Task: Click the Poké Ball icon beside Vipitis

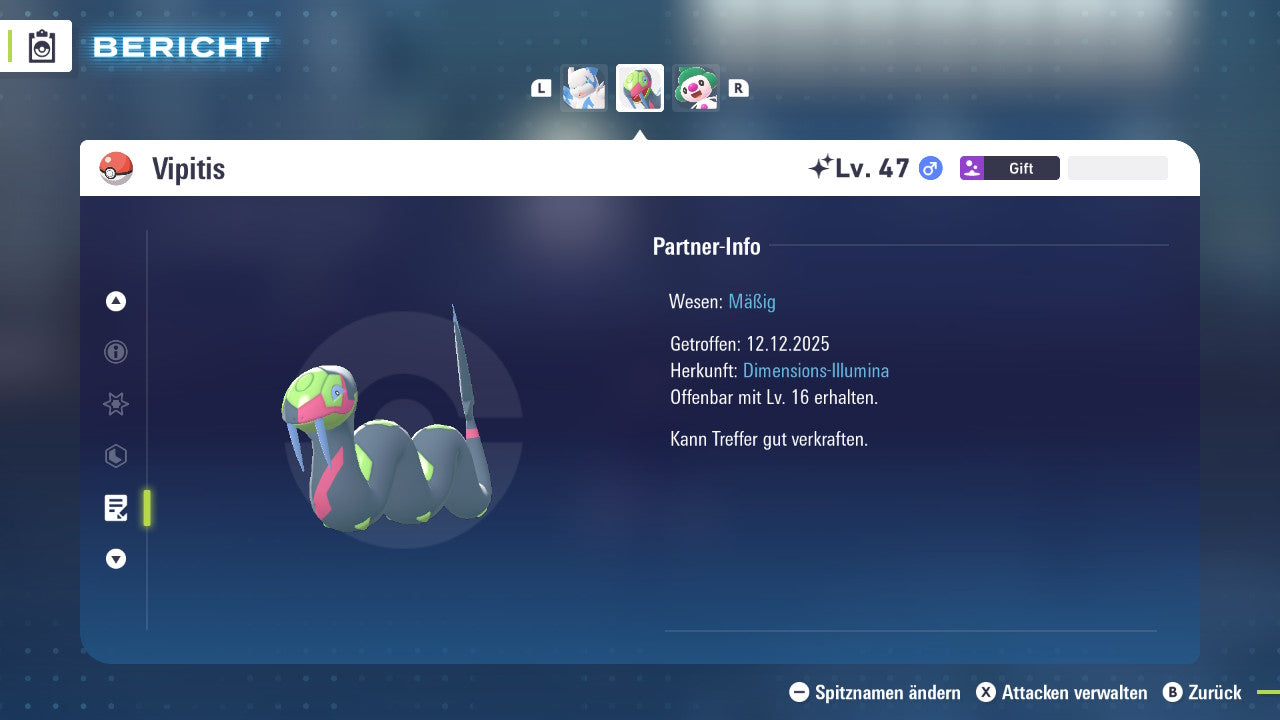Action: pos(115,168)
